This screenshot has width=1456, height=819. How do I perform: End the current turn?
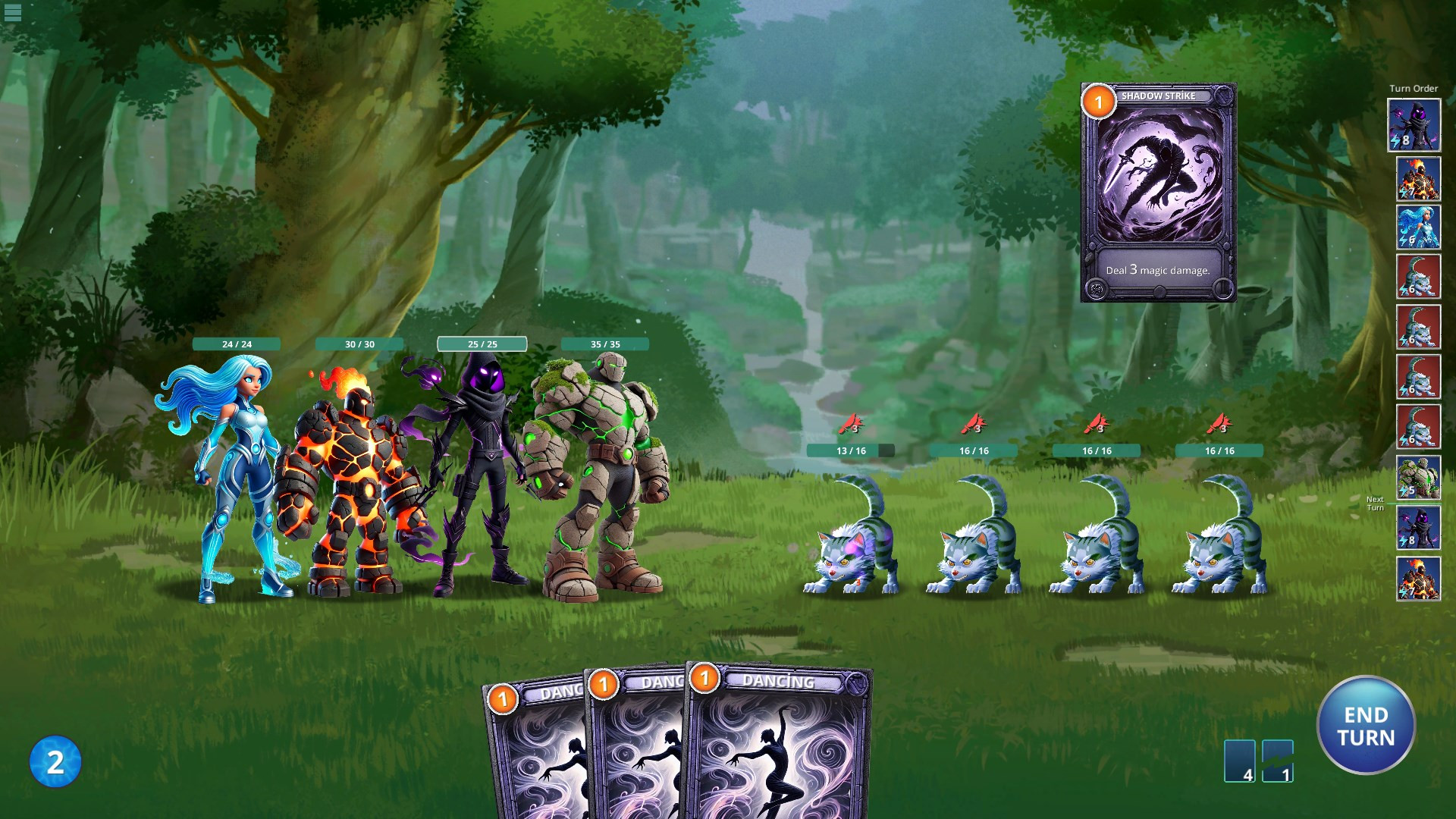(x=1366, y=726)
